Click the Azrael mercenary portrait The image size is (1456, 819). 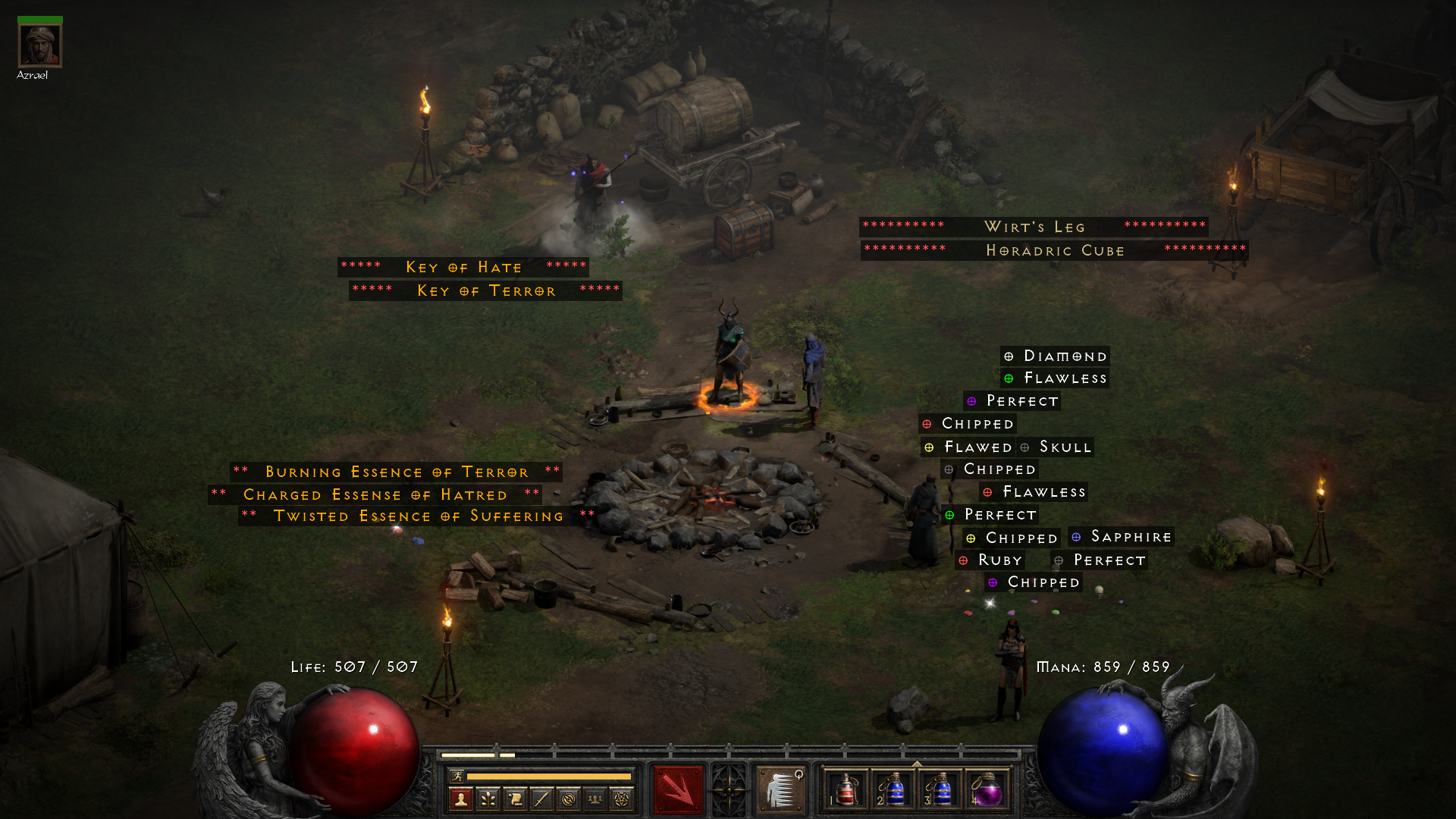(x=39, y=45)
